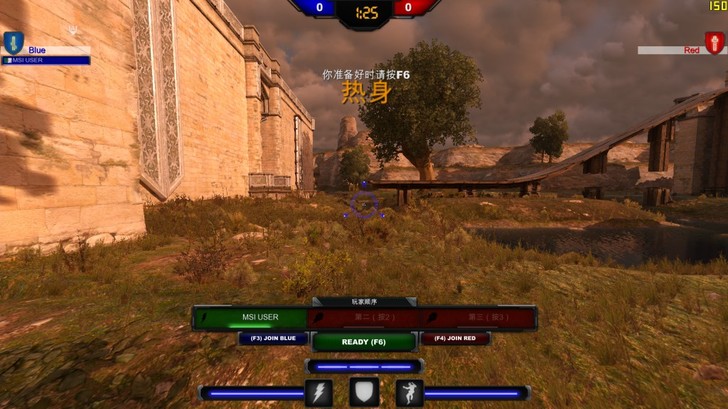Join the blue team

(x=272, y=339)
